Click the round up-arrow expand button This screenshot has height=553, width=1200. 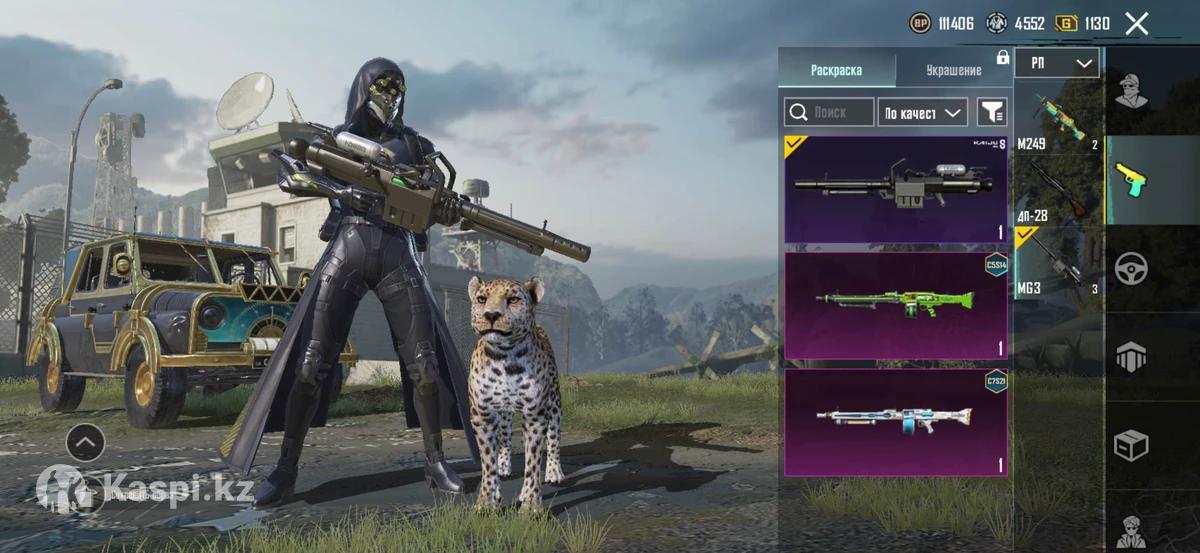click(85, 441)
